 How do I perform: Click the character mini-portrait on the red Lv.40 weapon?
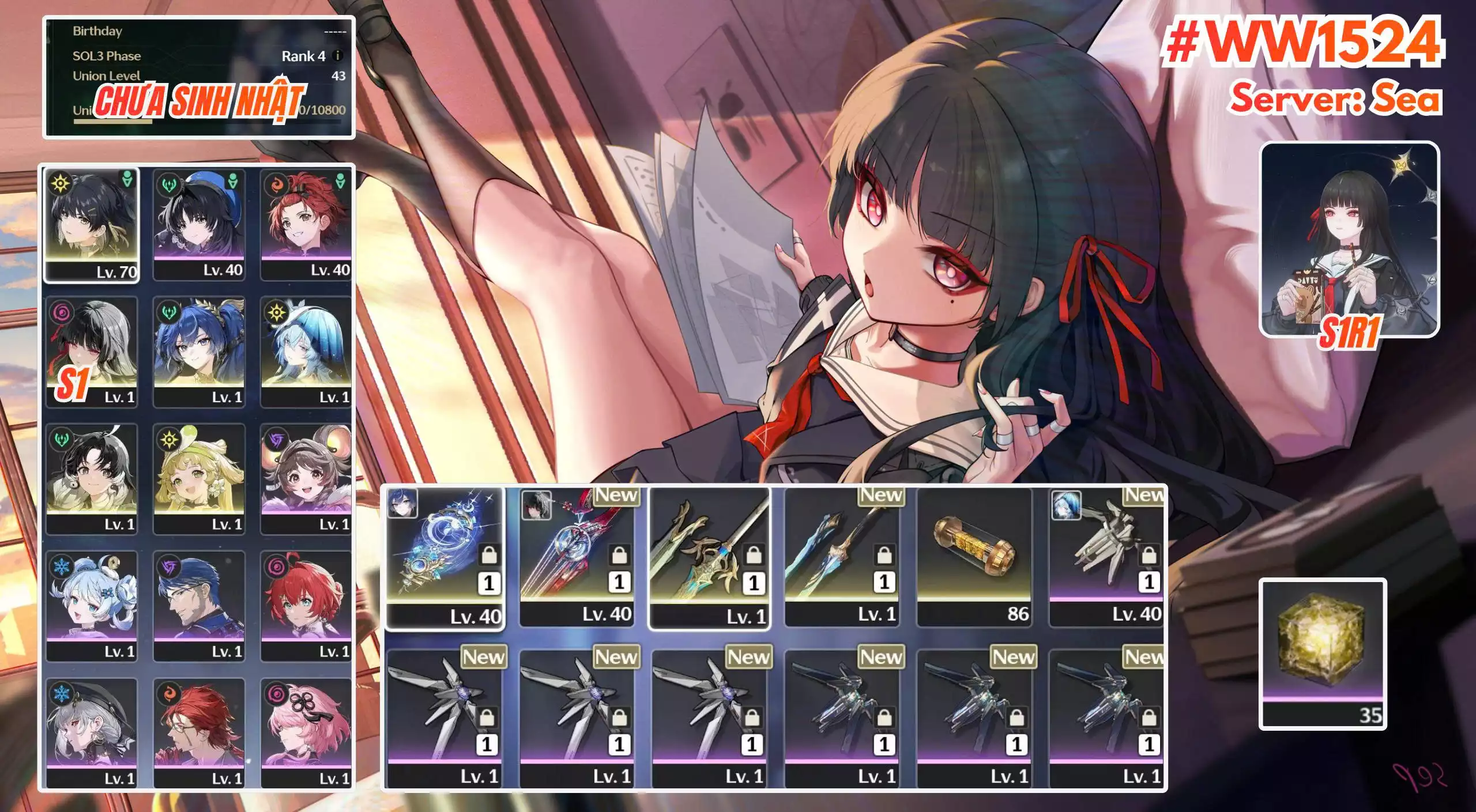pyautogui.click(x=537, y=505)
